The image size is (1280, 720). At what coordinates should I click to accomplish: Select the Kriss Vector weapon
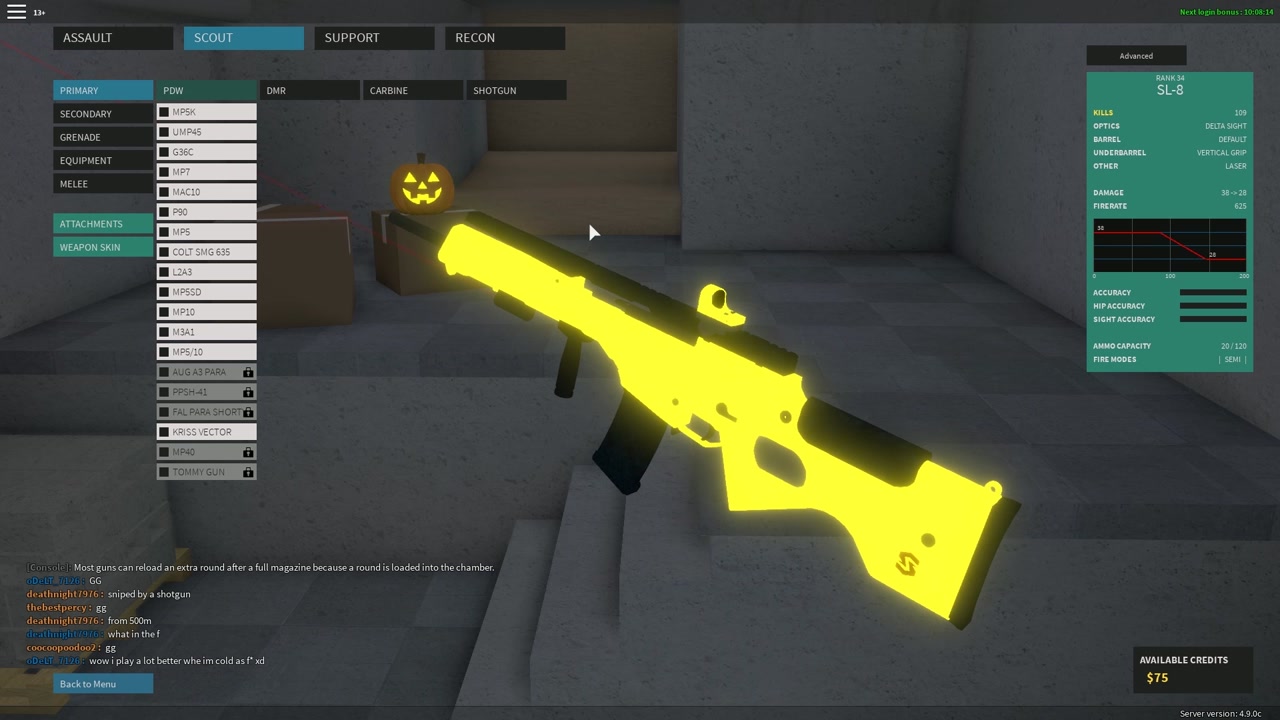pos(206,432)
